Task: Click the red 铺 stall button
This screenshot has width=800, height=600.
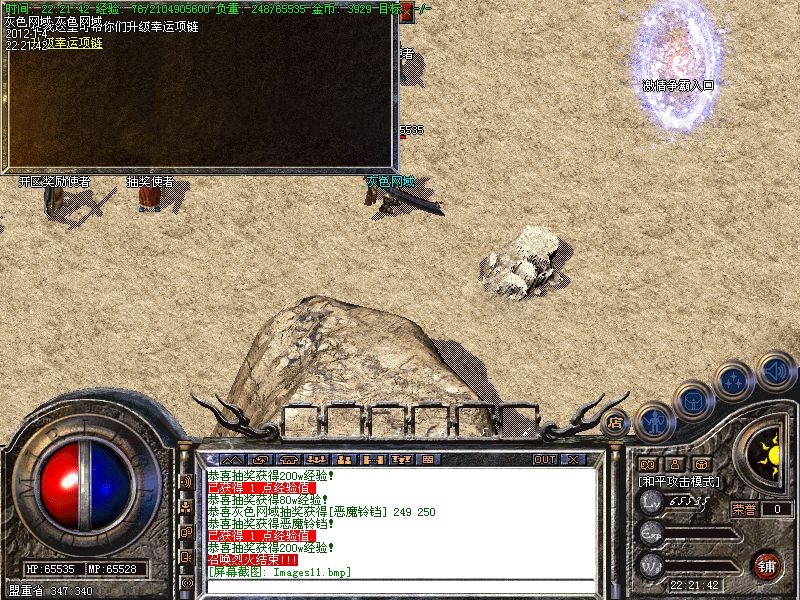Action: point(766,565)
